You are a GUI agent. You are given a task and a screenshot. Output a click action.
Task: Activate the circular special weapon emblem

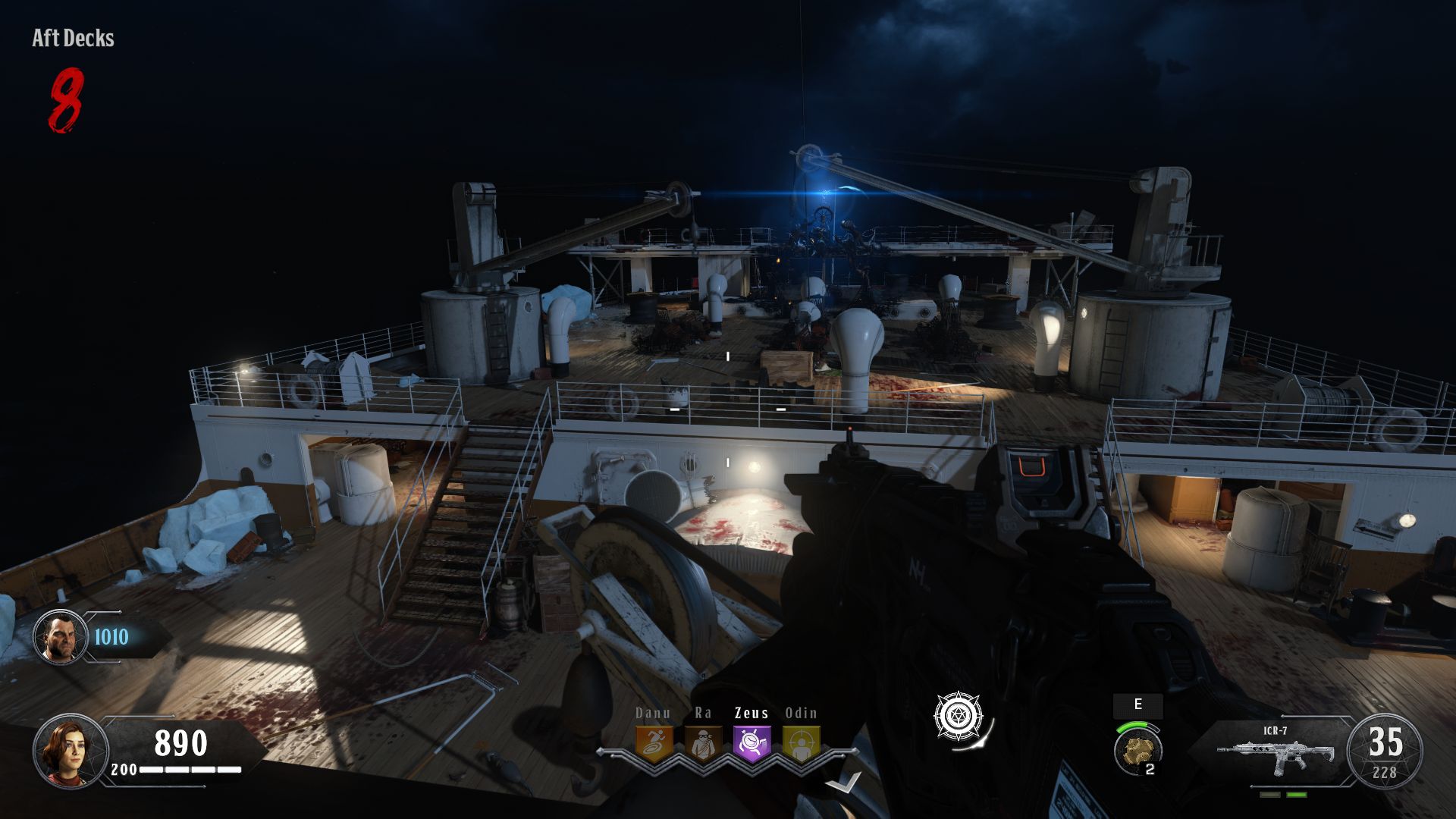(959, 716)
